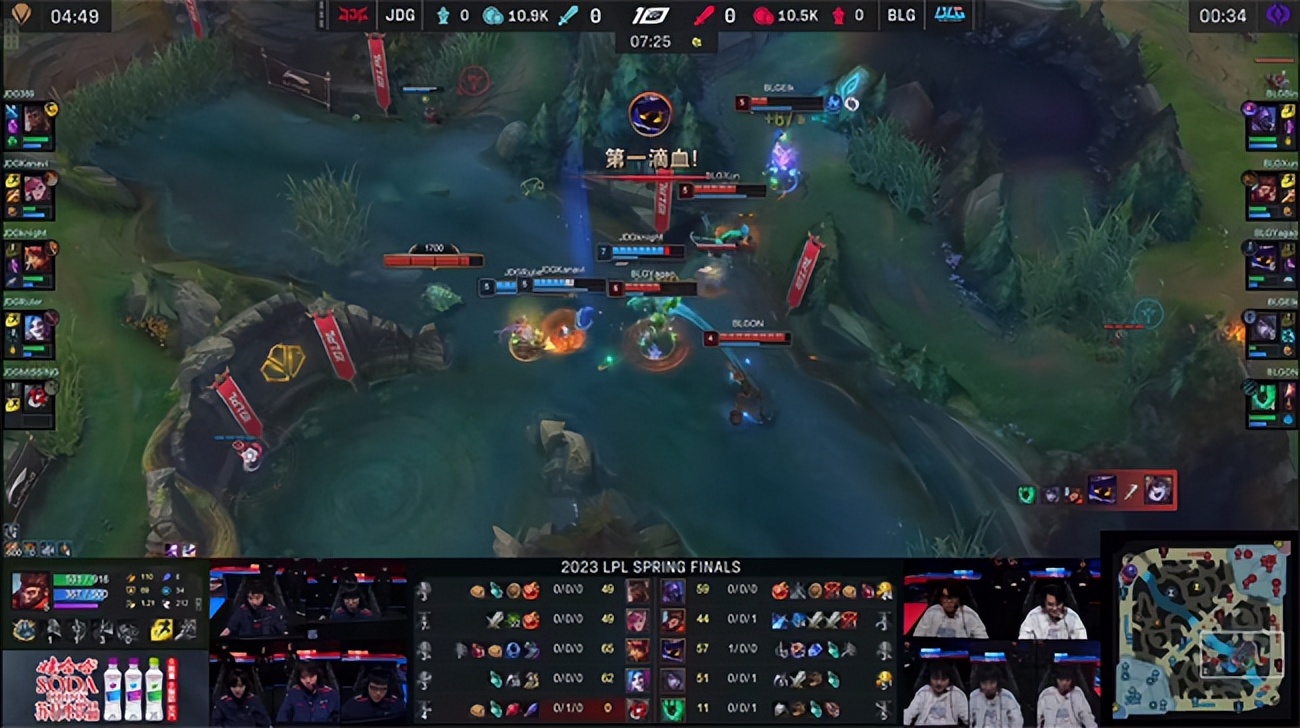Click the kill notification champion frame above first blood text
The image size is (1300, 728).
(651, 114)
